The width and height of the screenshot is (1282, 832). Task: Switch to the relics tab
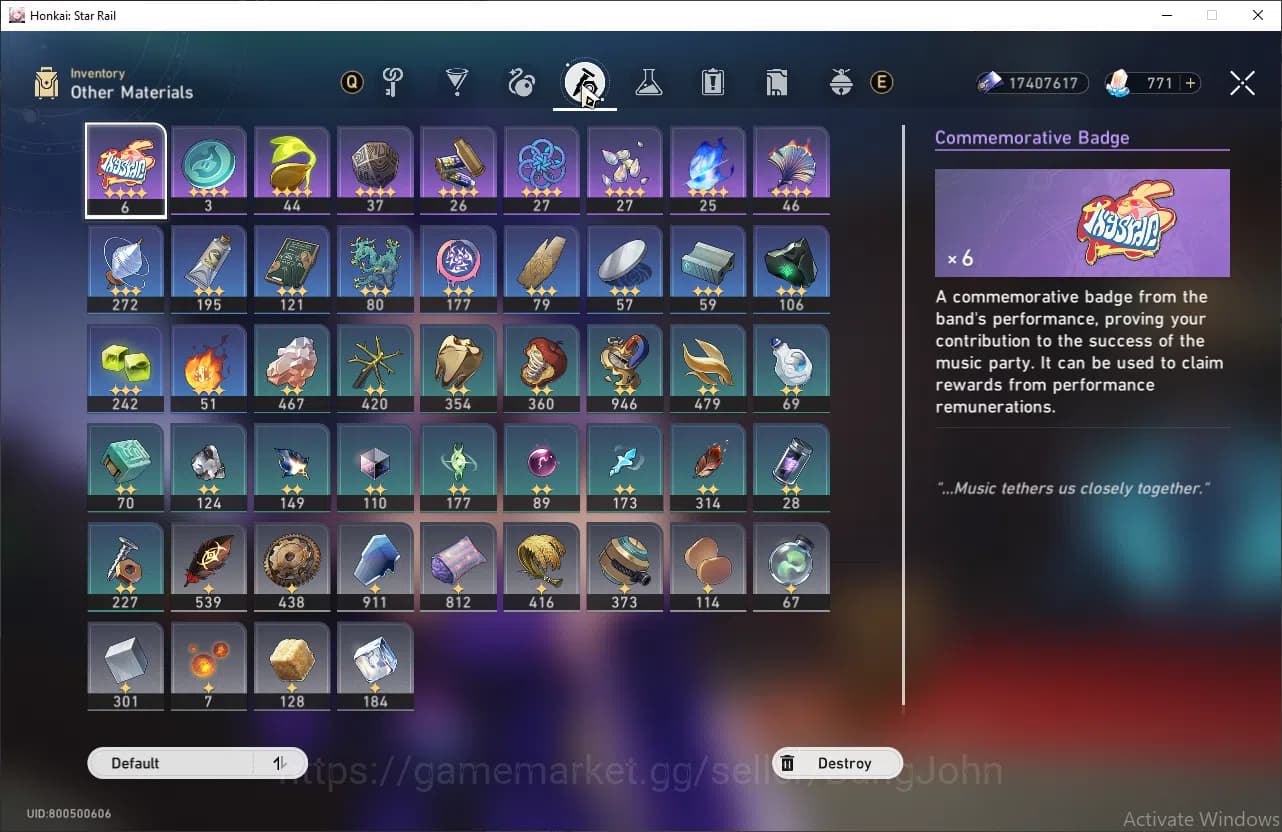pos(521,83)
